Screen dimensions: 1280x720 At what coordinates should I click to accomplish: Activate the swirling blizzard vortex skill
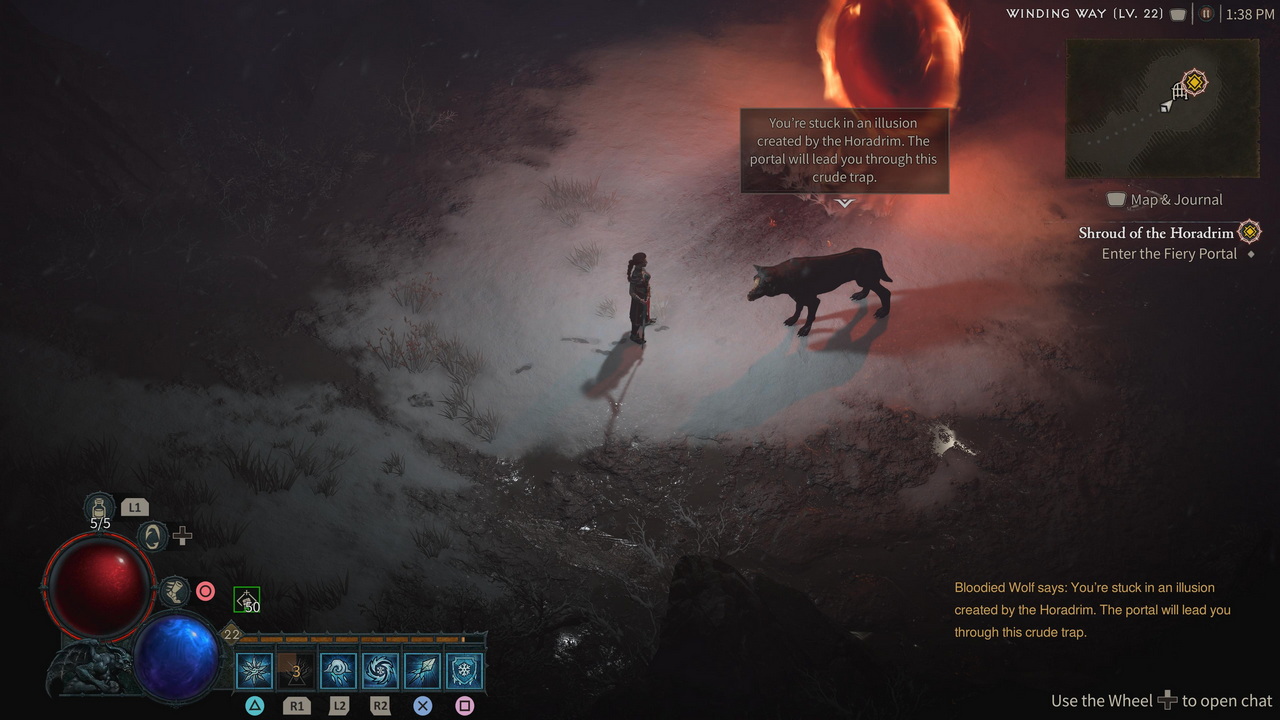point(380,671)
